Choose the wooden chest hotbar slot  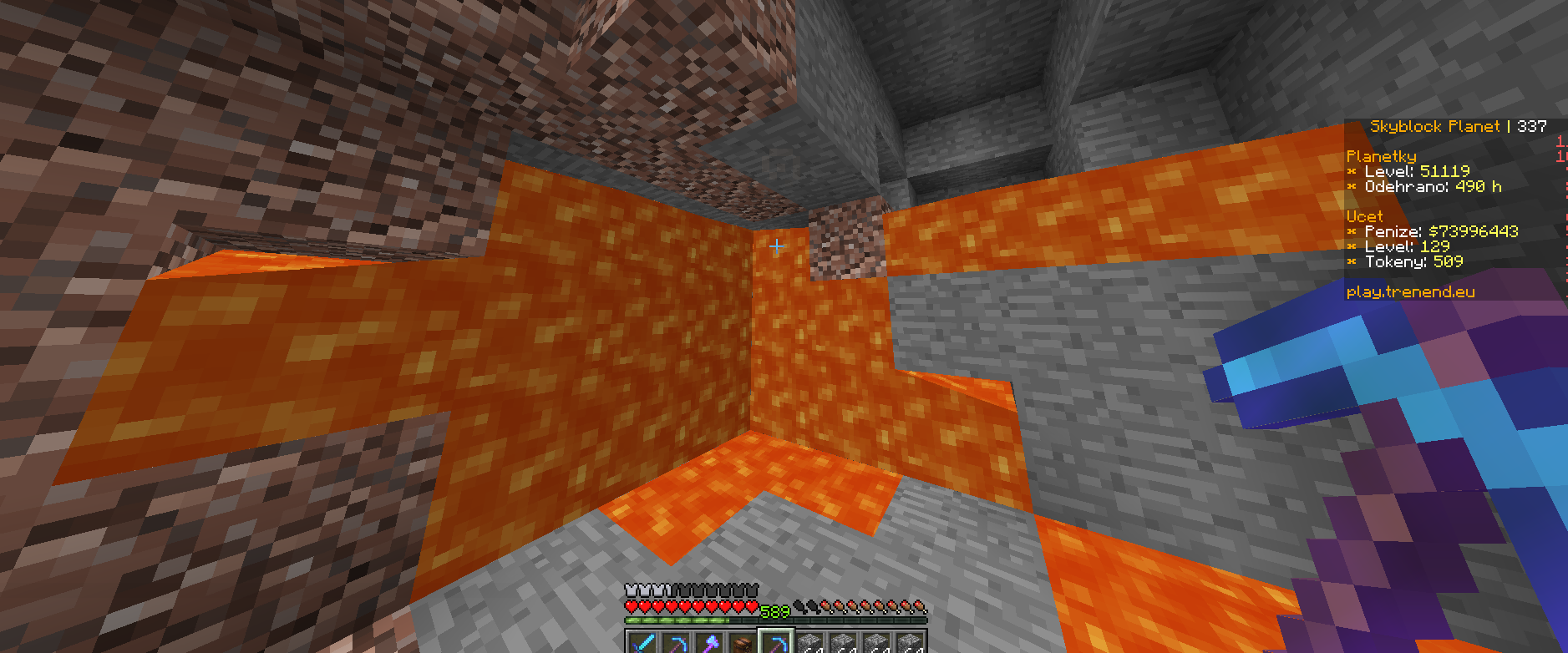click(x=742, y=644)
